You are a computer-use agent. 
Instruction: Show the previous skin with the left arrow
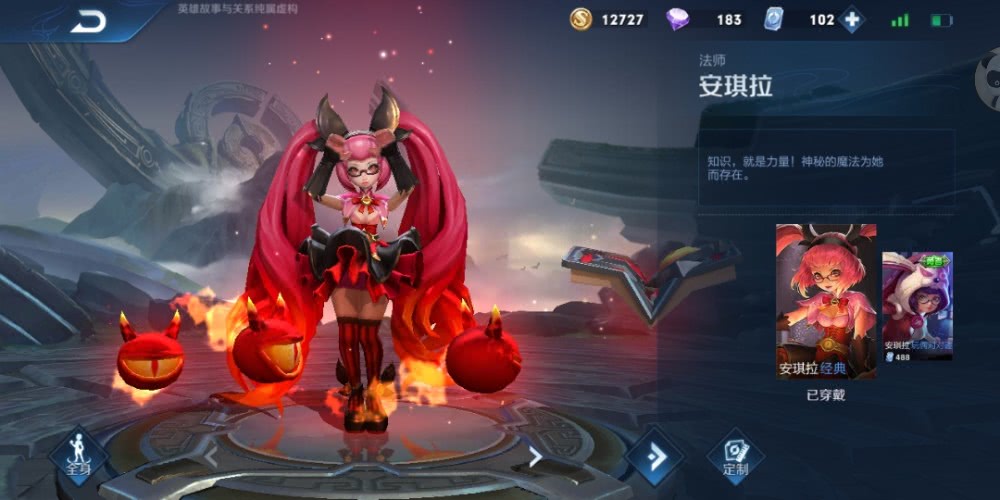(211, 457)
